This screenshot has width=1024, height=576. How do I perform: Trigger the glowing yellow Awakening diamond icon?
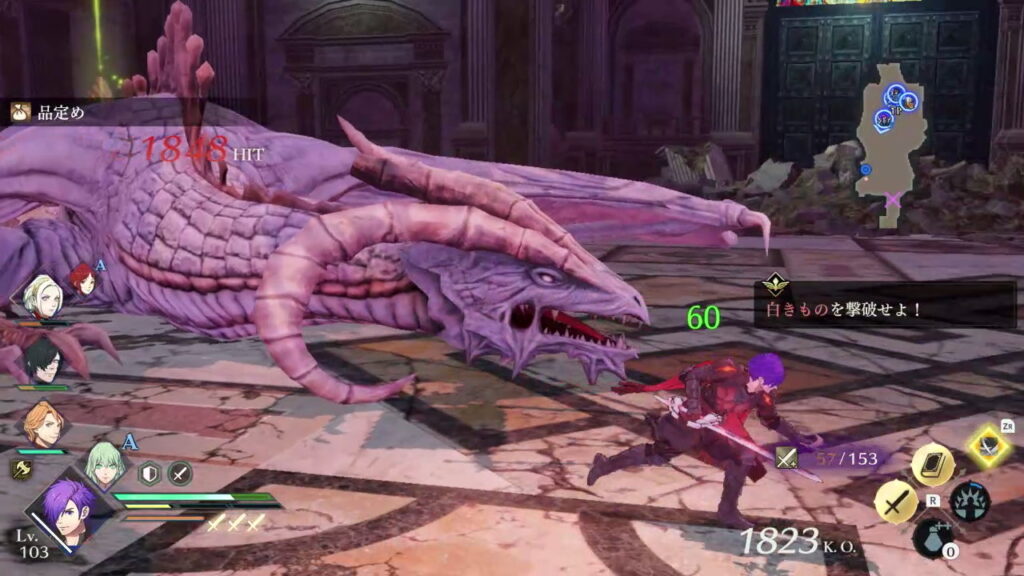pos(989,446)
